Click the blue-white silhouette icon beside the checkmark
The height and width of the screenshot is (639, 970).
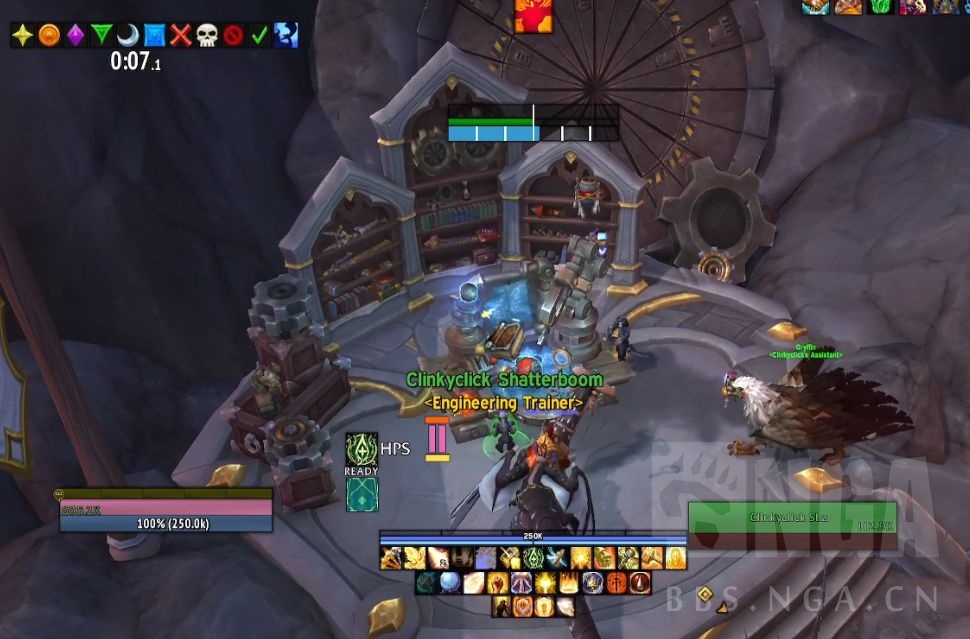(285, 36)
